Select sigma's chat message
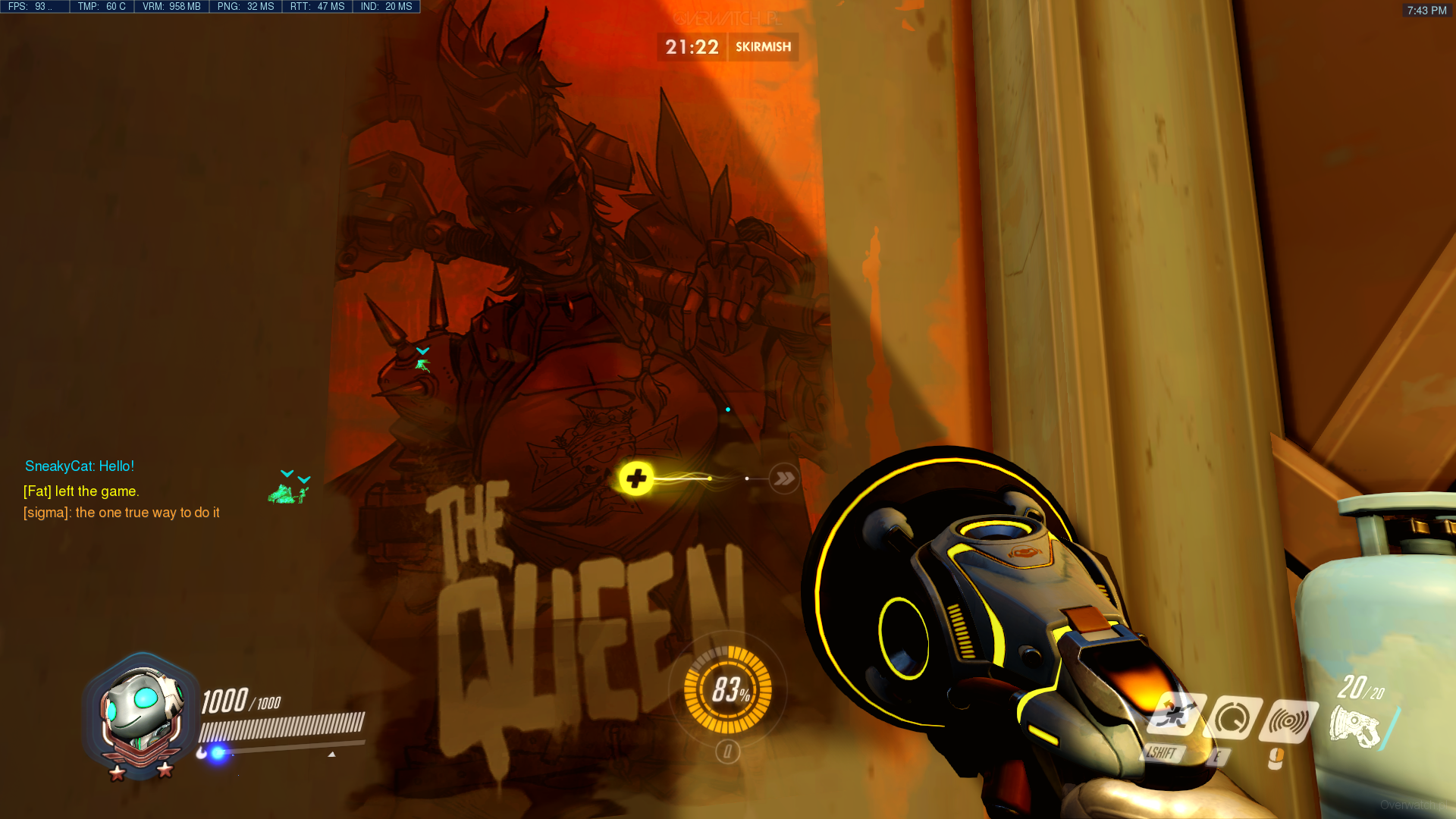Viewport: 1456px width, 819px height. [x=121, y=513]
